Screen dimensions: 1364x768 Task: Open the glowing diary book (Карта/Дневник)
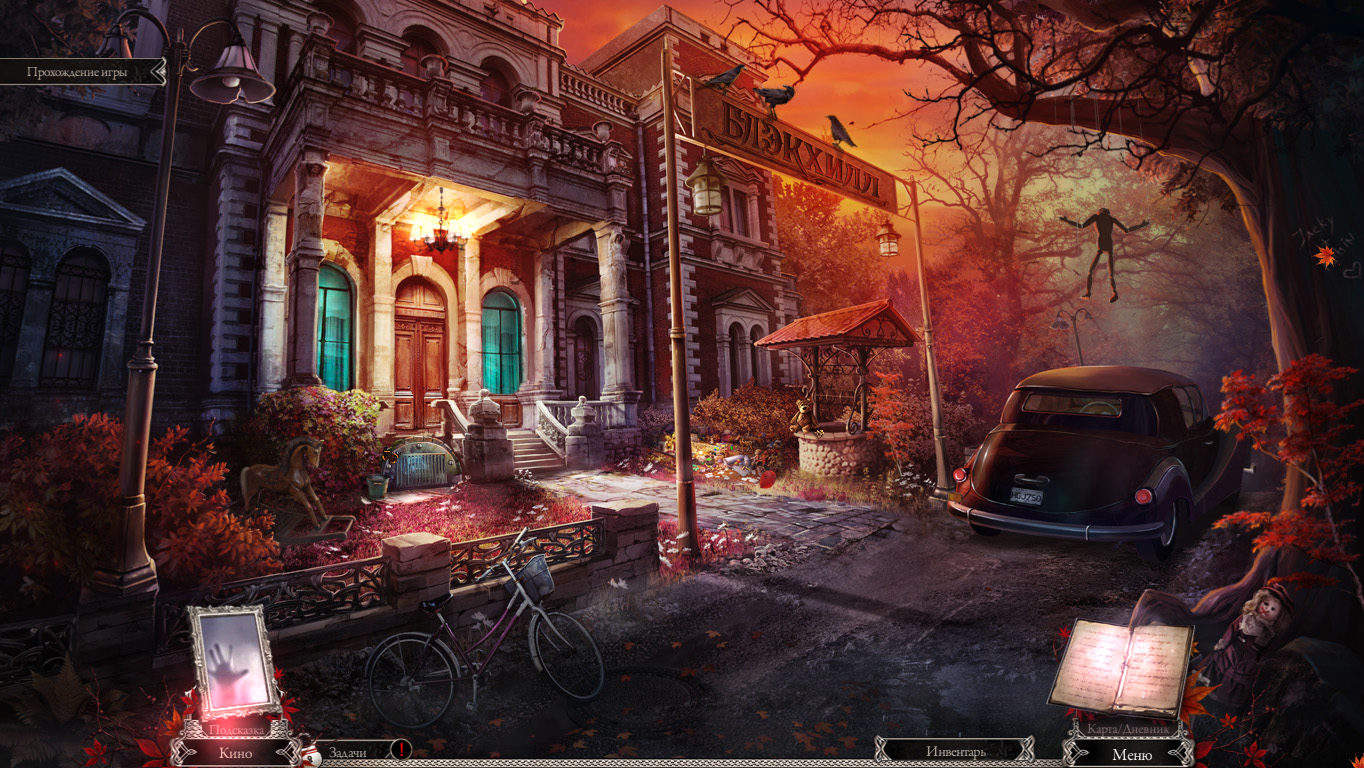tap(1121, 666)
